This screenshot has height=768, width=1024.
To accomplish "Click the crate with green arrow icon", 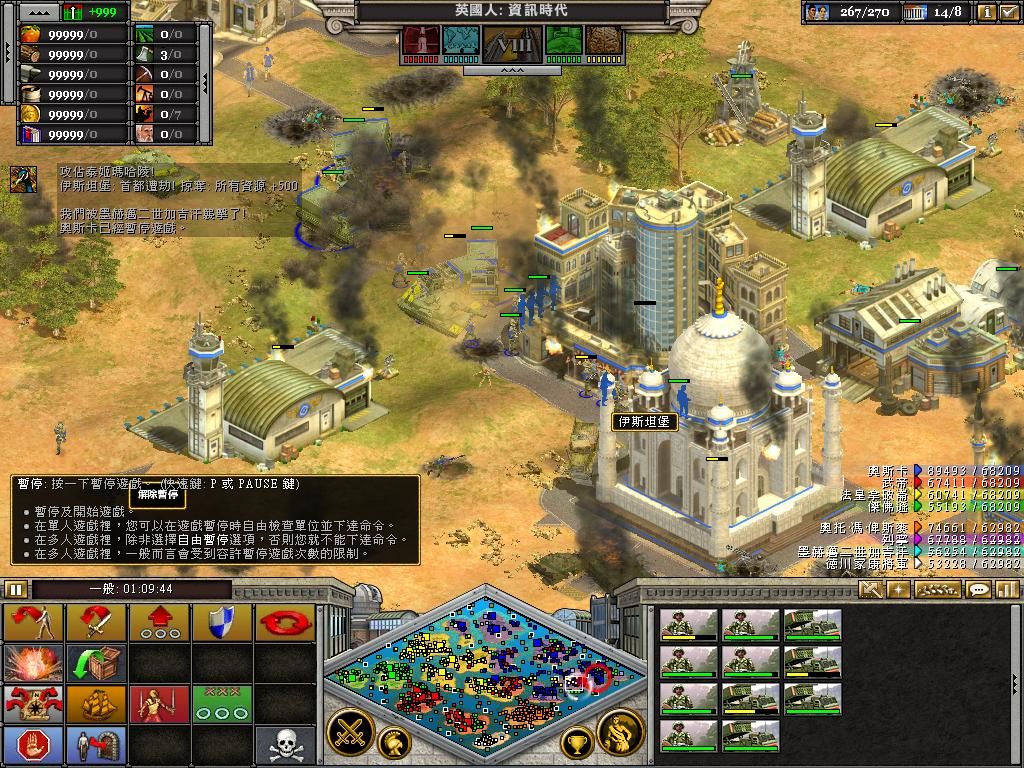I will [x=96, y=663].
